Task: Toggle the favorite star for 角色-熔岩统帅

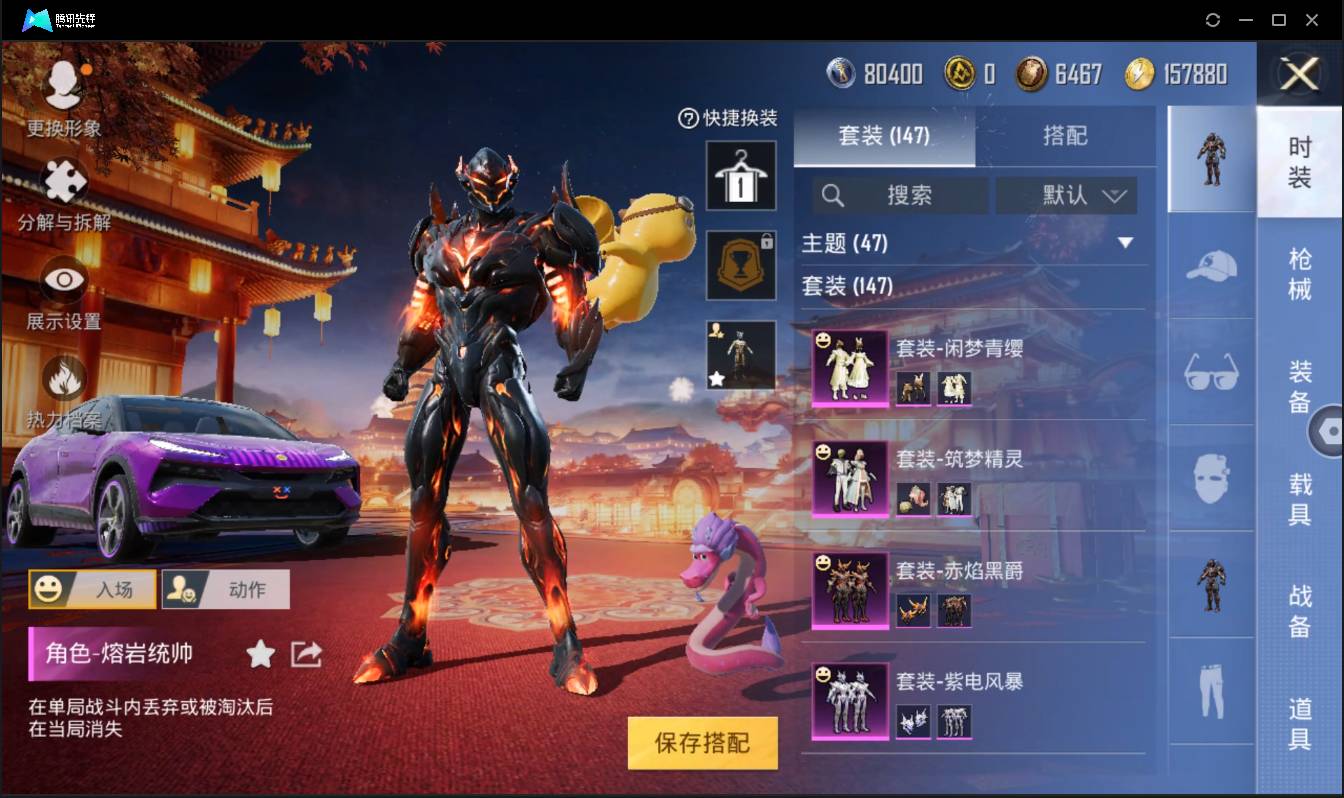Action: 260,655
